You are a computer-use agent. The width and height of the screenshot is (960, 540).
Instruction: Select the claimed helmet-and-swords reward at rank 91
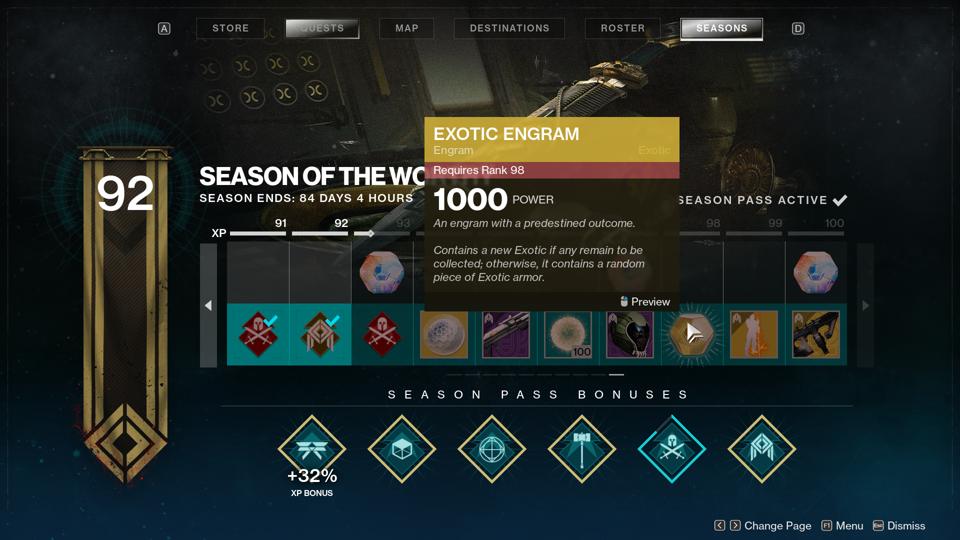pyautogui.click(x=258, y=335)
